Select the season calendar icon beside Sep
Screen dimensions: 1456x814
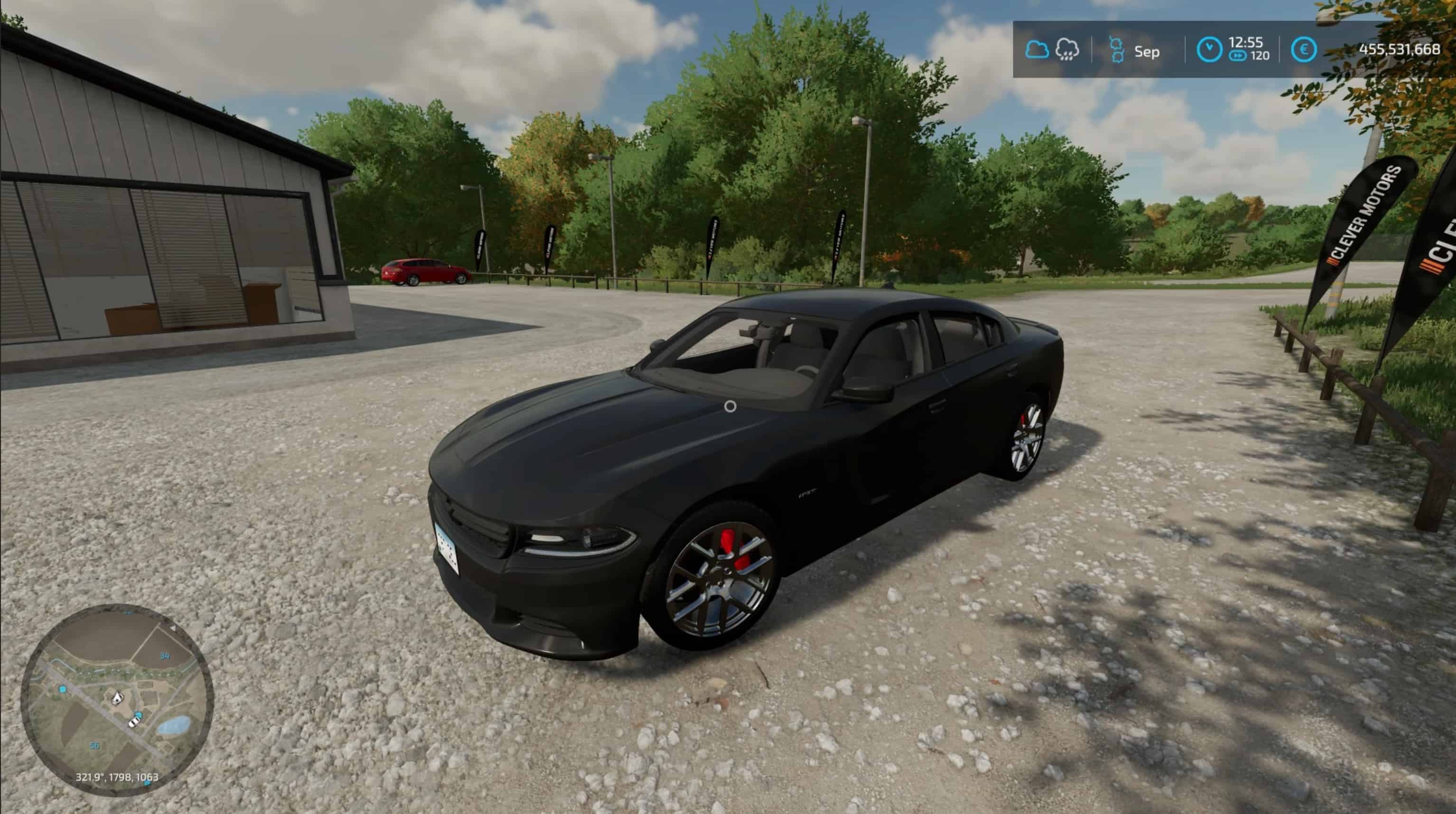1117,50
